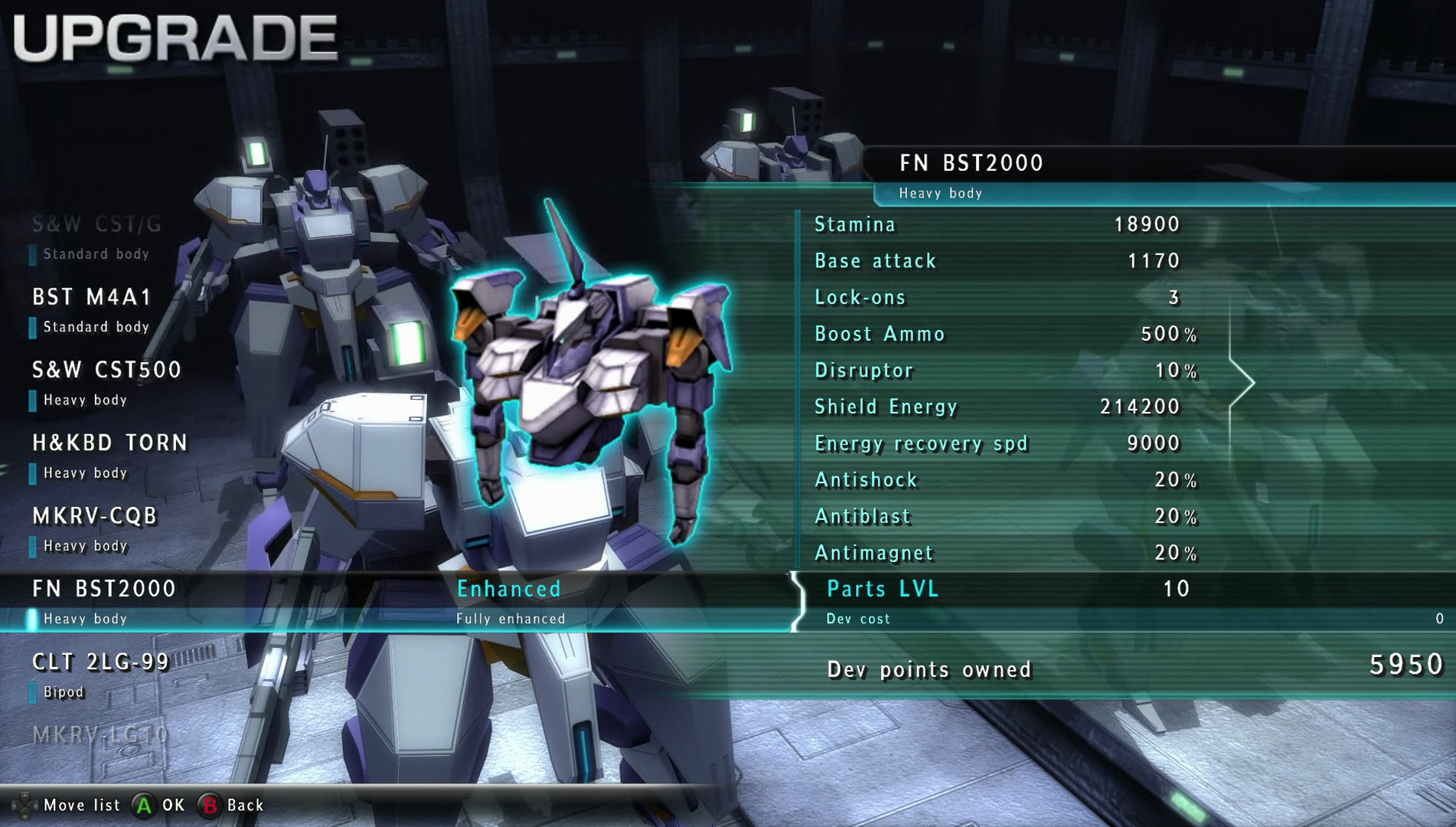This screenshot has width=1456, height=827.
Task: Select the H&KBD TORN heavy body
Action: [x=110, y=443]
